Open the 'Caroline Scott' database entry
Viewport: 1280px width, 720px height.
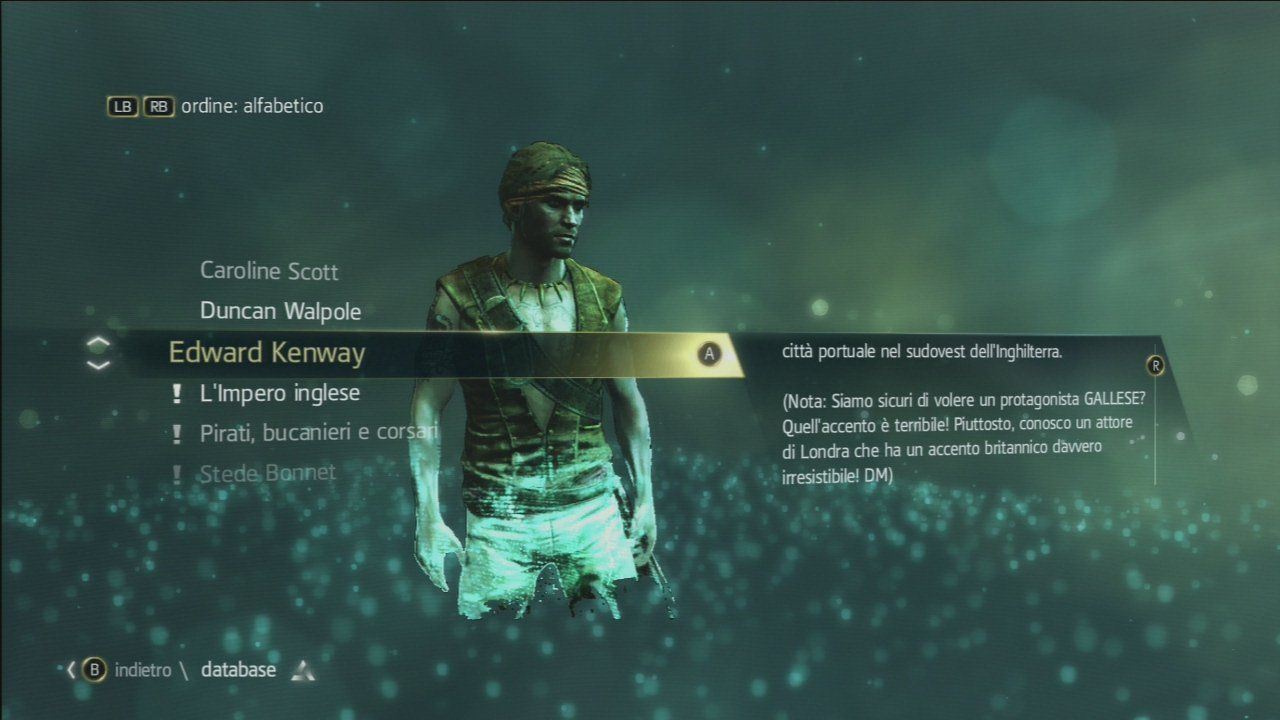269,271
